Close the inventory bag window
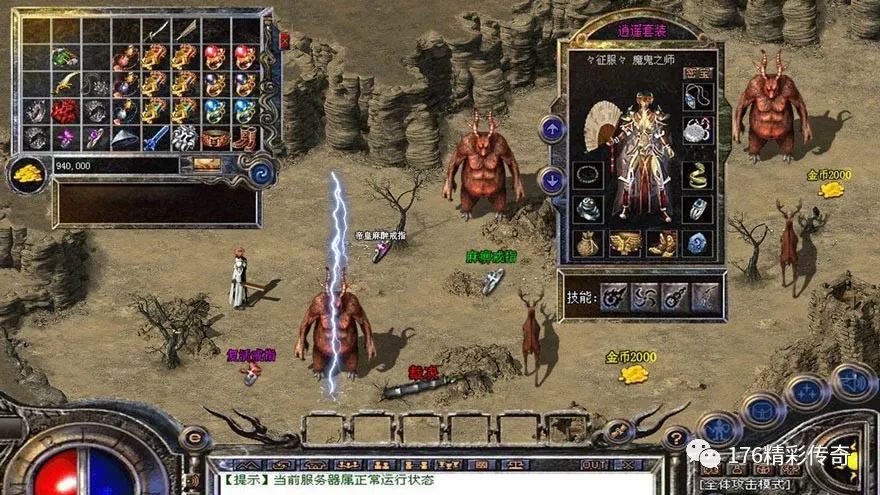Viewport: 880px width, 495px height. (283, 40)
